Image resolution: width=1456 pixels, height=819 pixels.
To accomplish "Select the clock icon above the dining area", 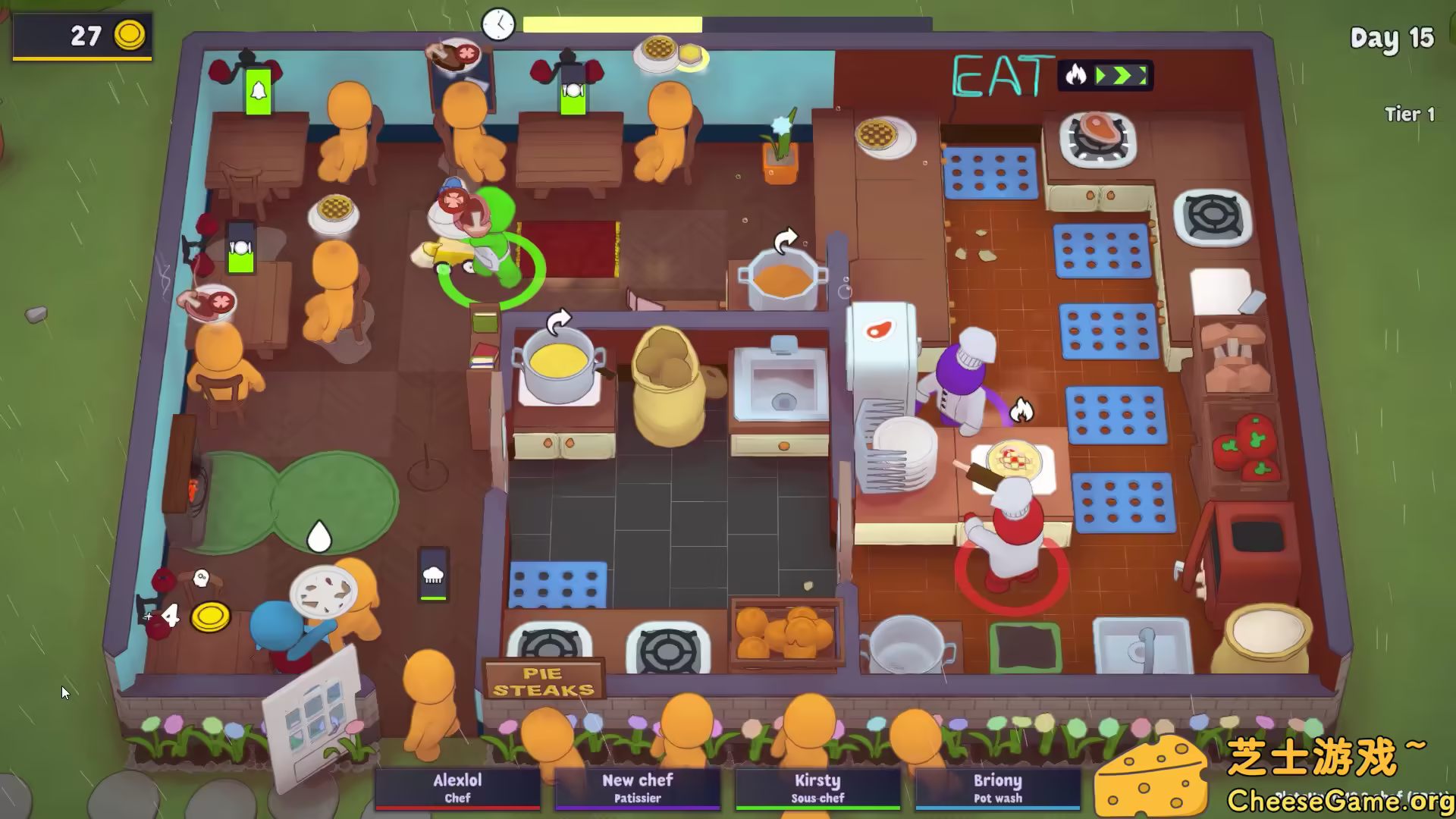I will click(497, 24).
